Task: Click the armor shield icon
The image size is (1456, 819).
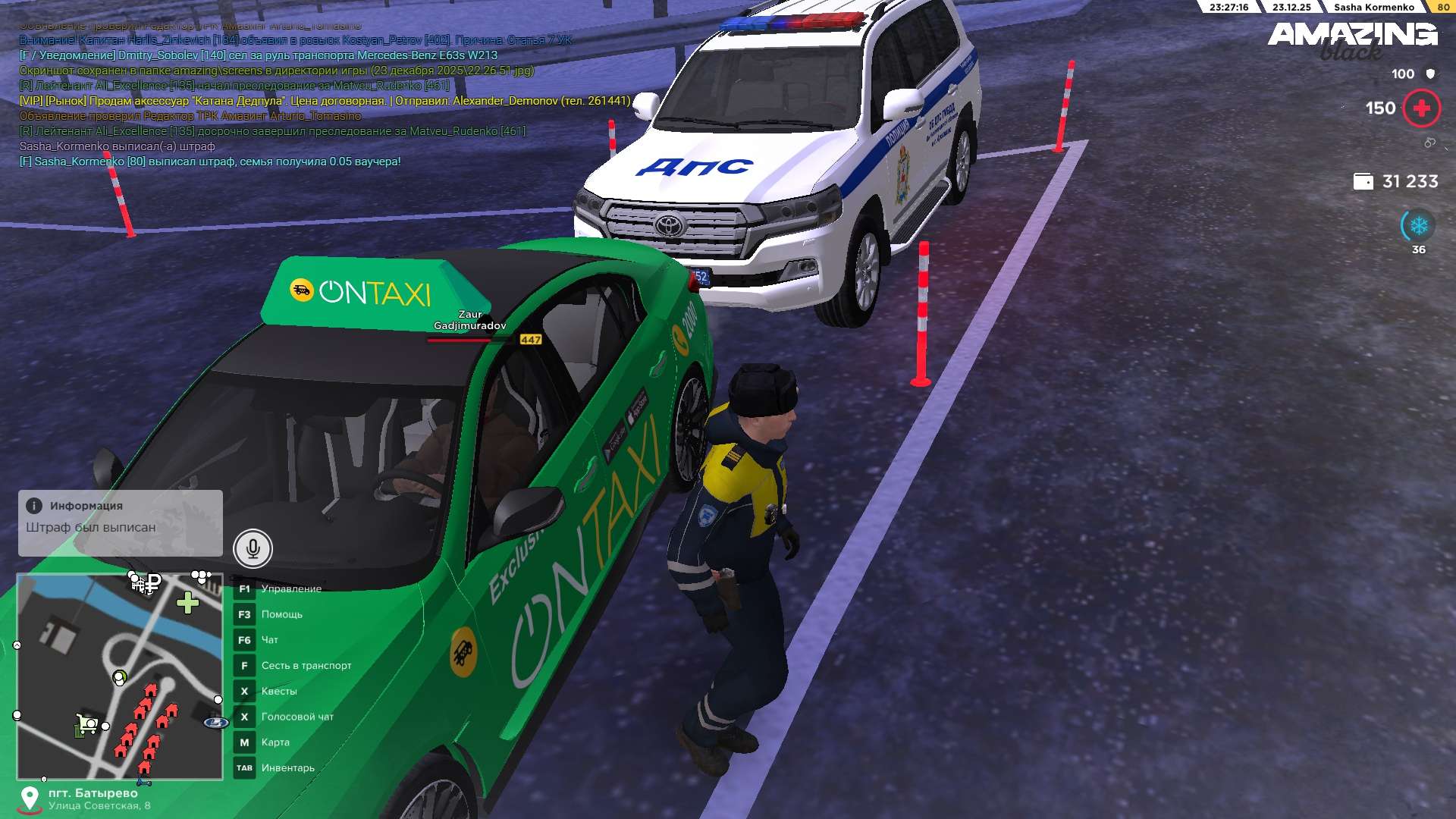Action: tap(1430, 74)
